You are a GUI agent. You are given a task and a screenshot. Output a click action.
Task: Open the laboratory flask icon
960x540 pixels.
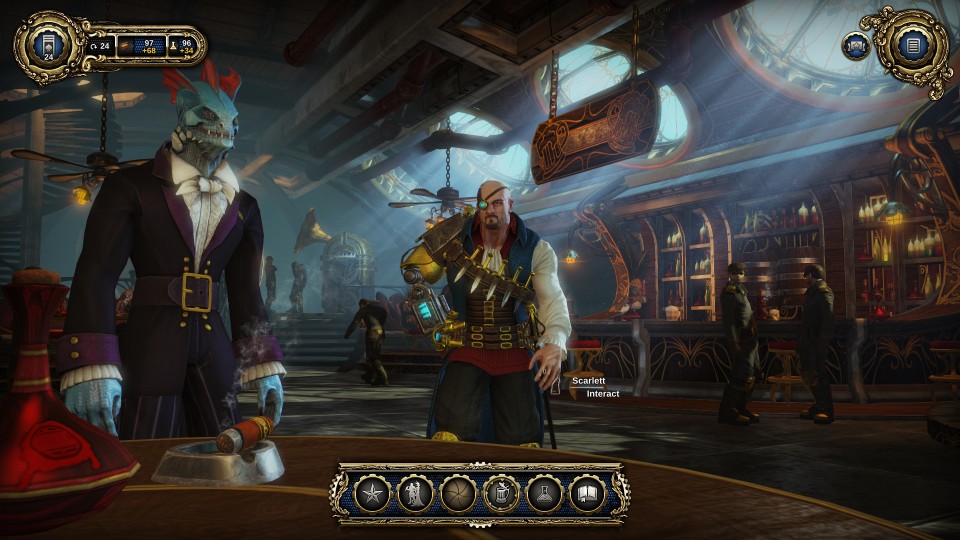pos(544,493)
